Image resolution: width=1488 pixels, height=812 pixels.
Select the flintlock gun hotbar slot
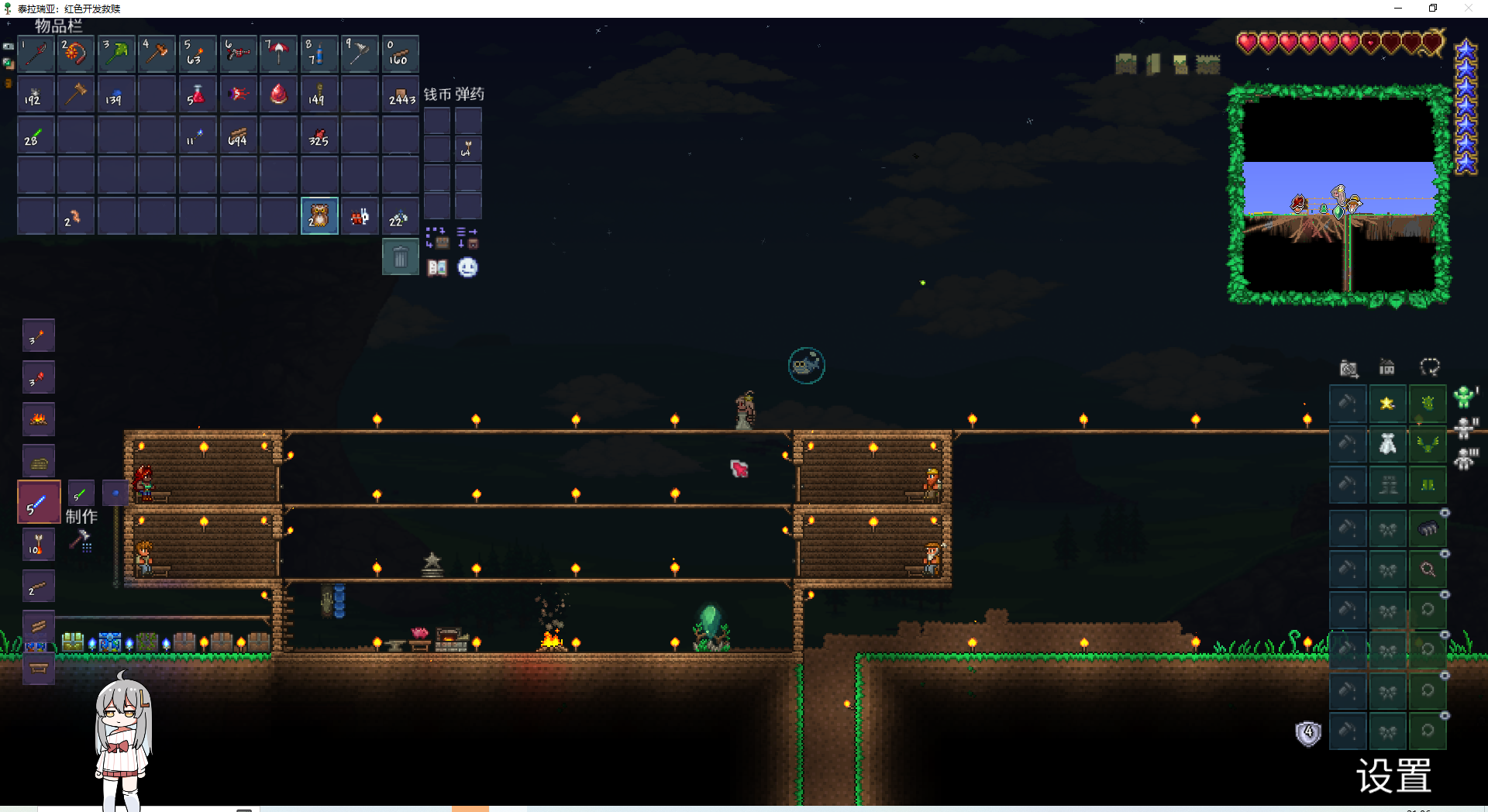pyautogui.click(x=239, y=53)
